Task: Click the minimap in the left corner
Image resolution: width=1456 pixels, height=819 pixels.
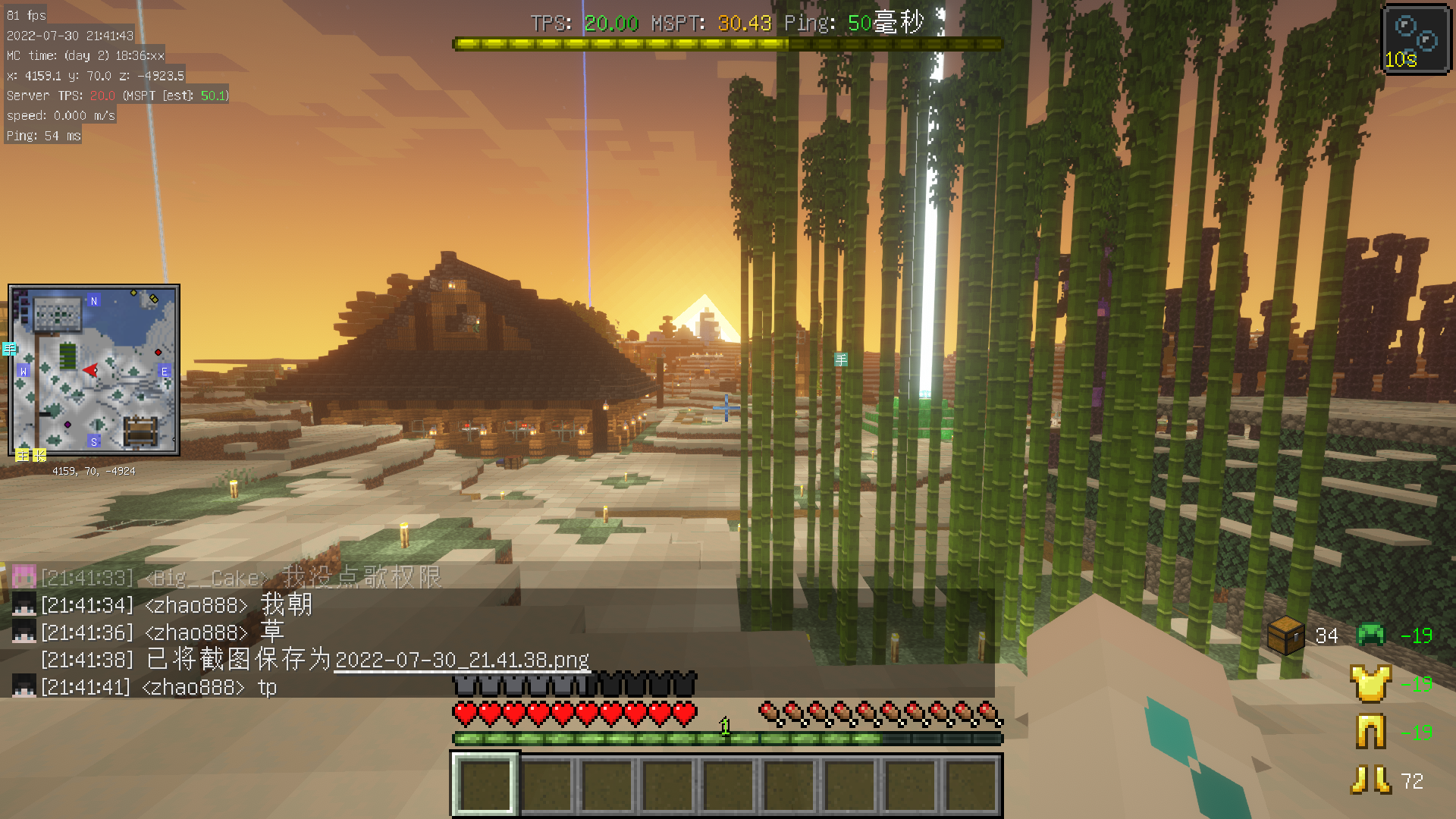Action: click(94, 370)
